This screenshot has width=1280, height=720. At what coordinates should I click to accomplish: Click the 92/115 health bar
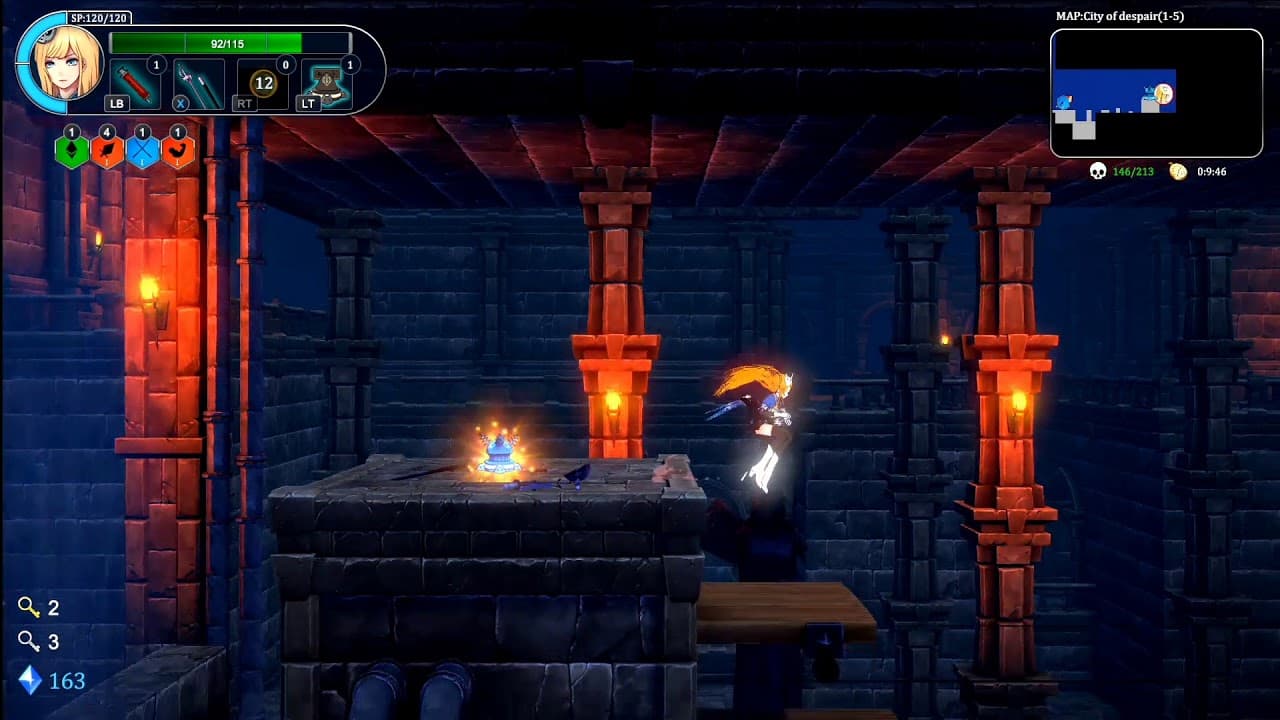pyautogui.click(x=232, y=42)
